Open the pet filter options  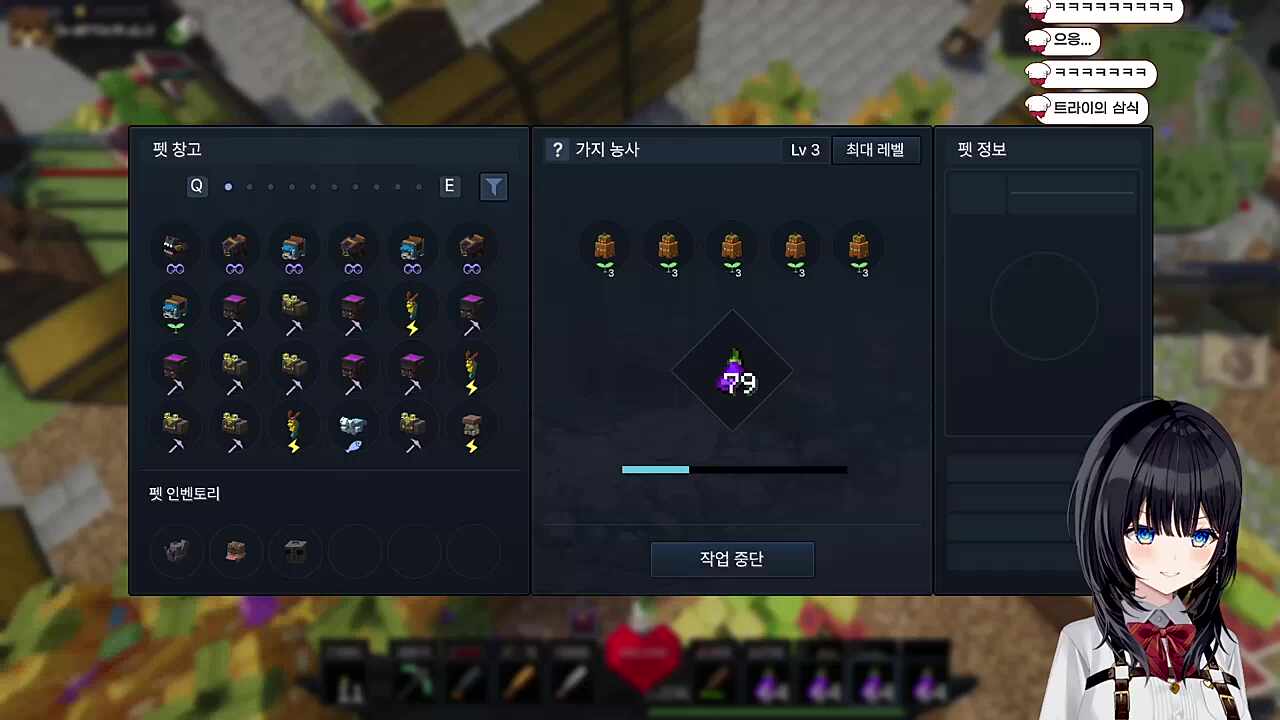494,186
